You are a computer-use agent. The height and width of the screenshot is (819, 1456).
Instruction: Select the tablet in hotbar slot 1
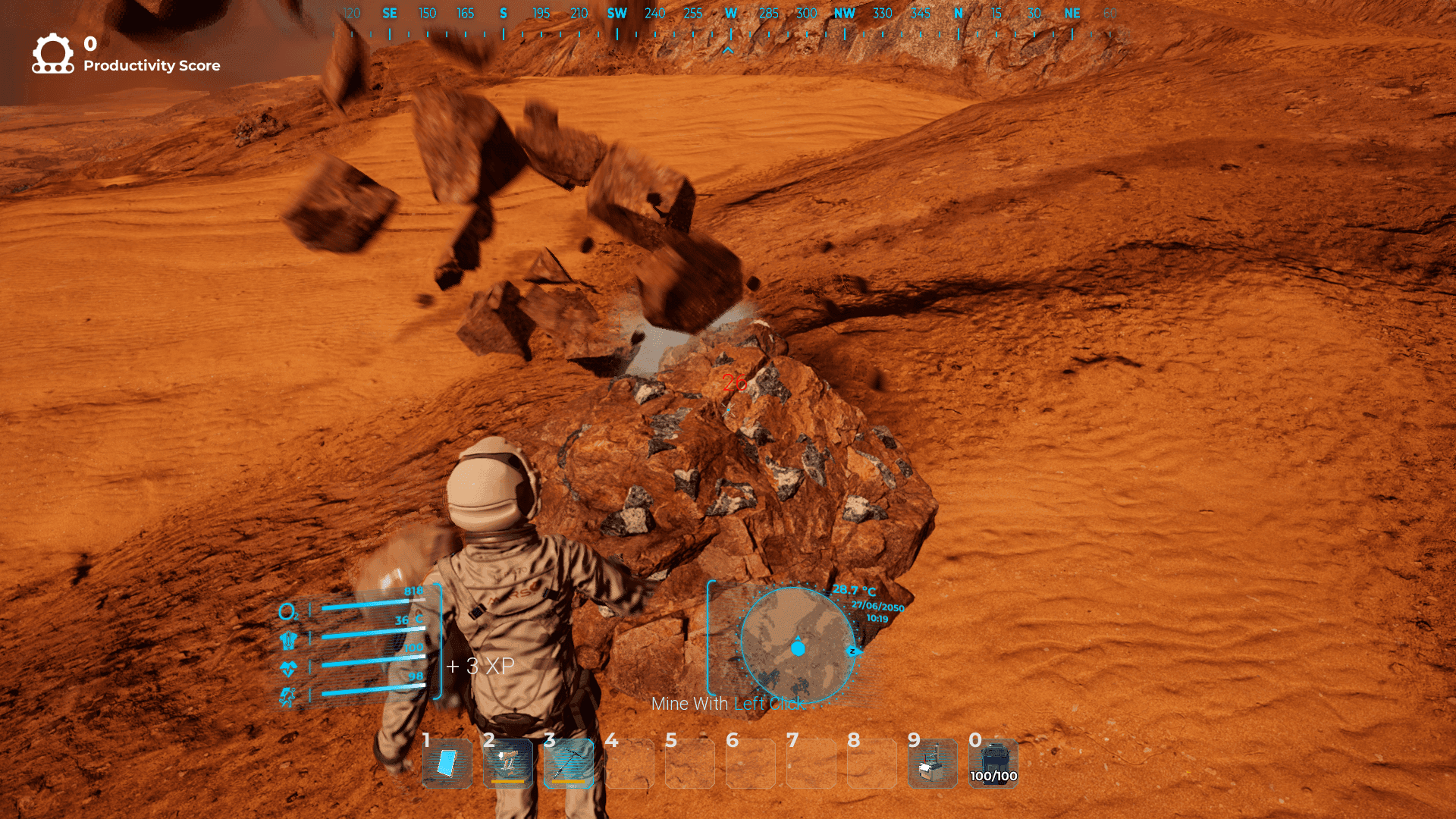pos(447,763)
